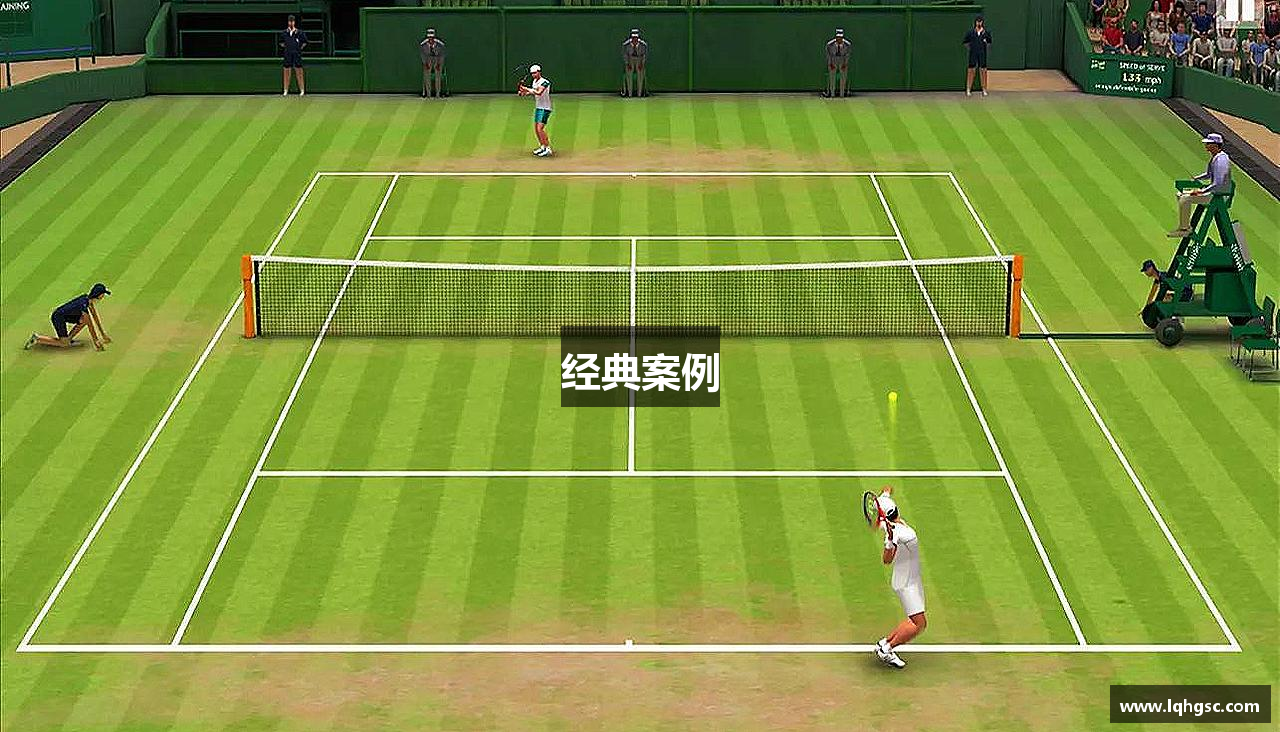Image resolution: width=1280 pixels, height=732 pixels.
Task: Pause the match with the pause button
Action: 1240,11
